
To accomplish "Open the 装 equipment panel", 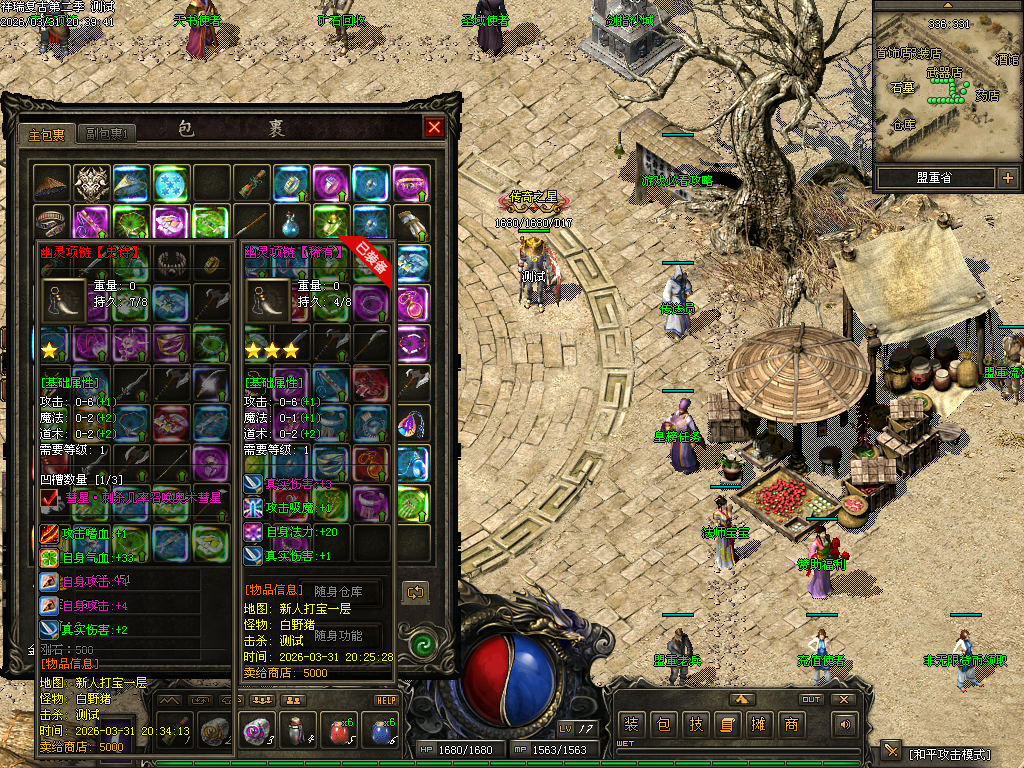I will point(631,724).
